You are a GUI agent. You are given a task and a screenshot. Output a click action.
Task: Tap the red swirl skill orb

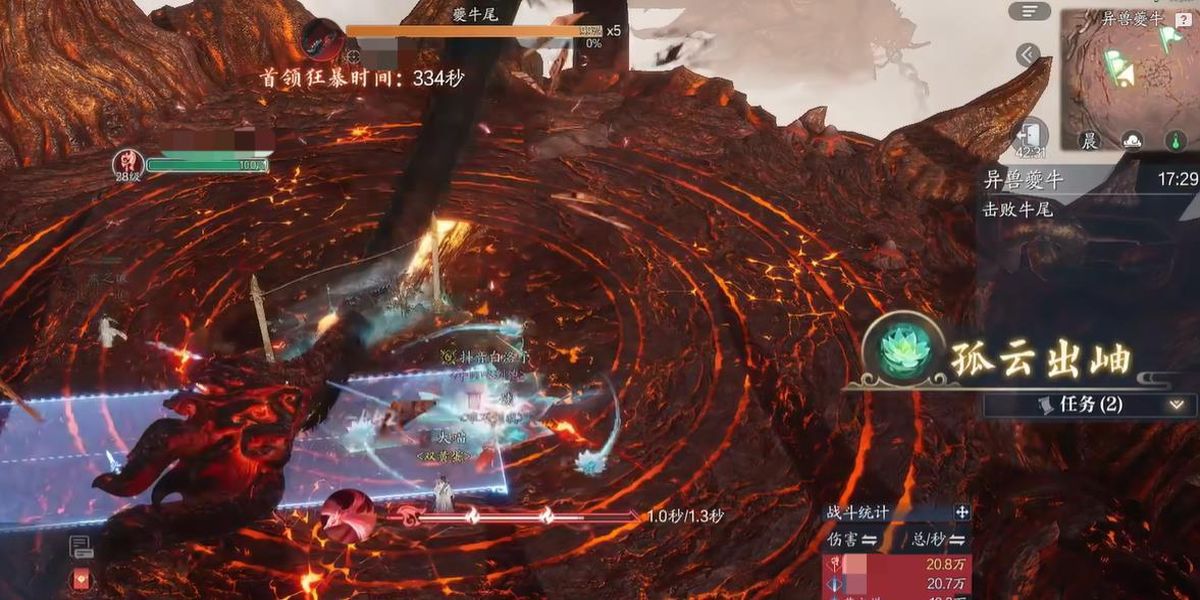[347, 515]
